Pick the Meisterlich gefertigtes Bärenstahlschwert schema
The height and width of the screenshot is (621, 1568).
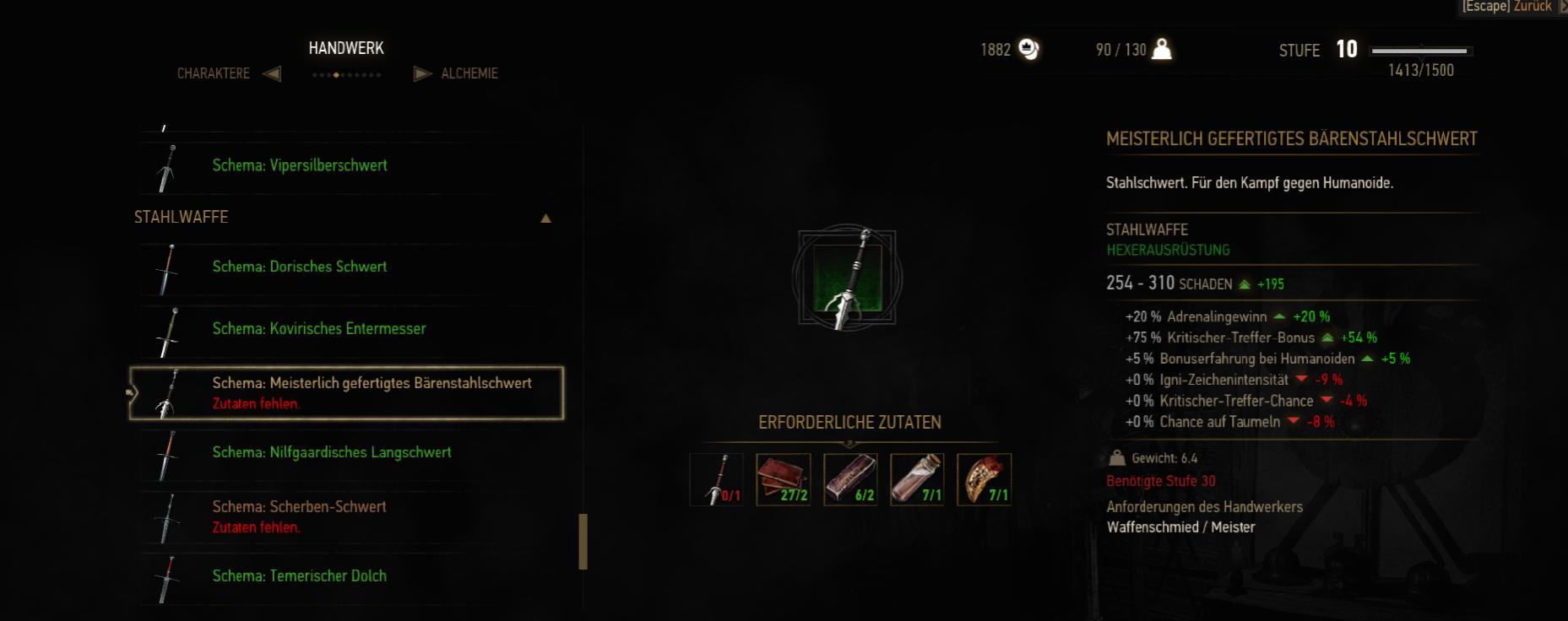pos(372,384)
